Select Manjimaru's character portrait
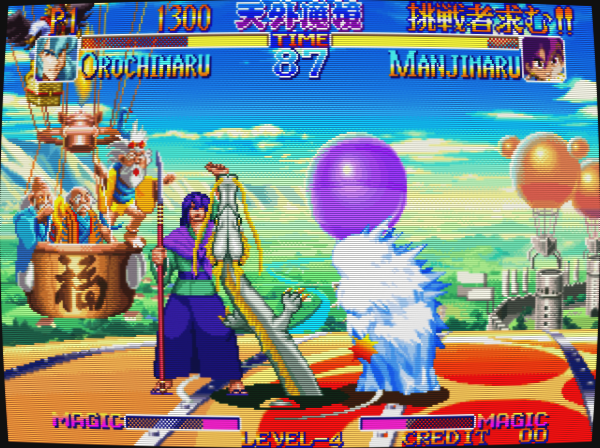 (543, 60)
